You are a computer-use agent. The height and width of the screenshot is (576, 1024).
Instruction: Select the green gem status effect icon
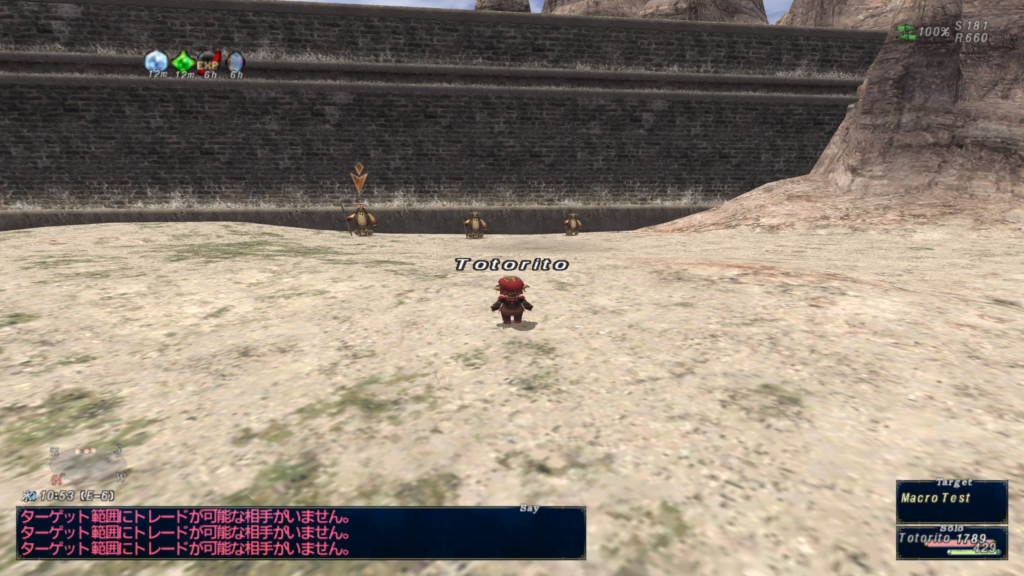click(183, 62)
